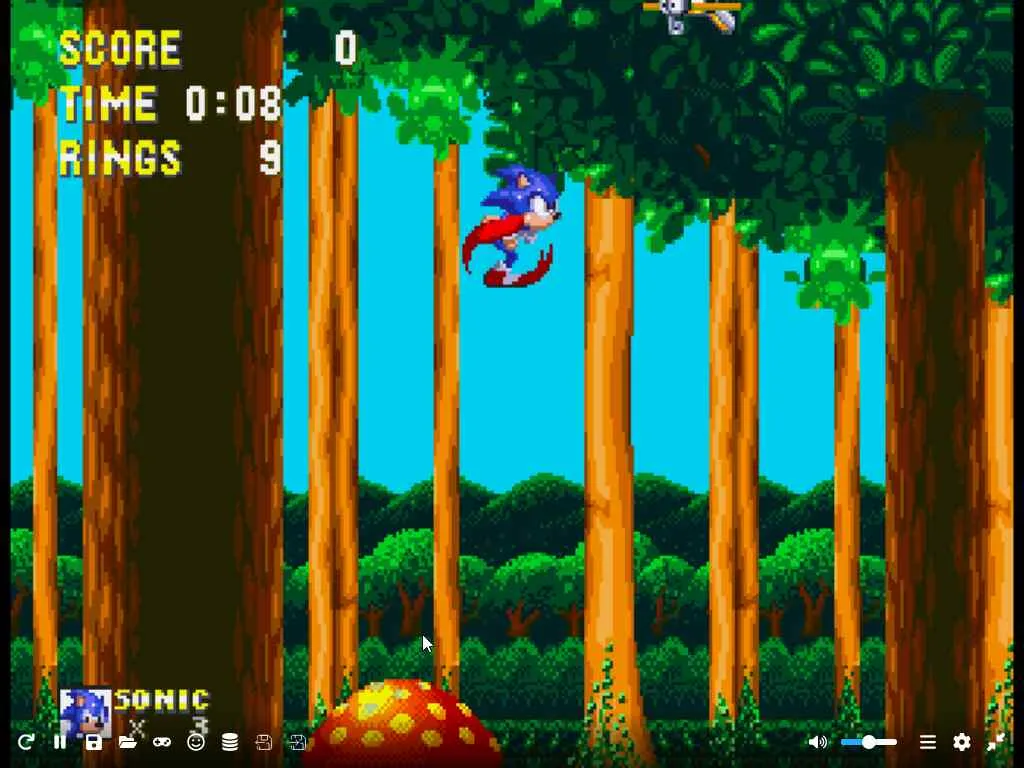Pause the emulator with the pause button
Screen dimensions: 1024x768
pos(60,742)
